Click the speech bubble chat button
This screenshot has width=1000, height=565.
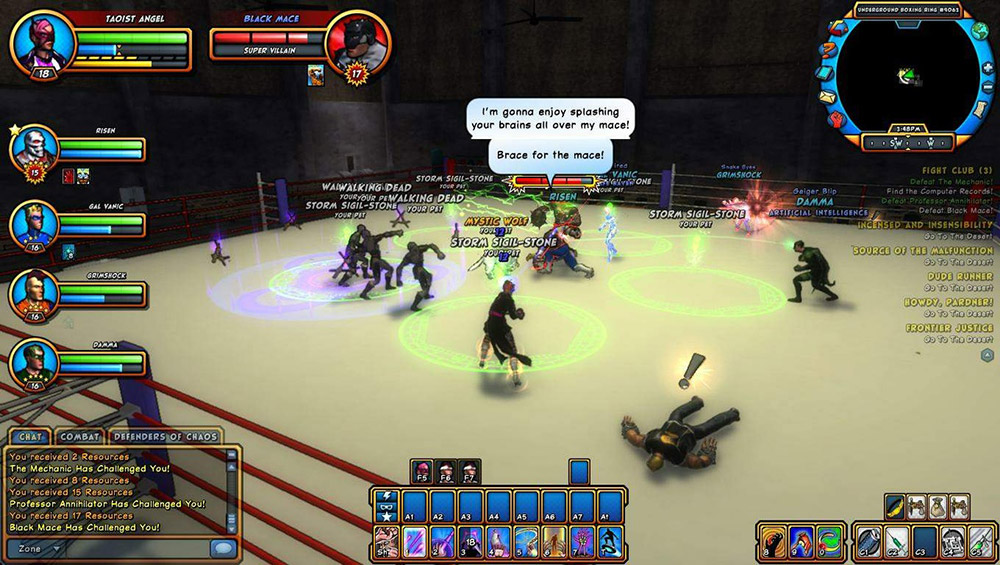click(x=223, y=548)
